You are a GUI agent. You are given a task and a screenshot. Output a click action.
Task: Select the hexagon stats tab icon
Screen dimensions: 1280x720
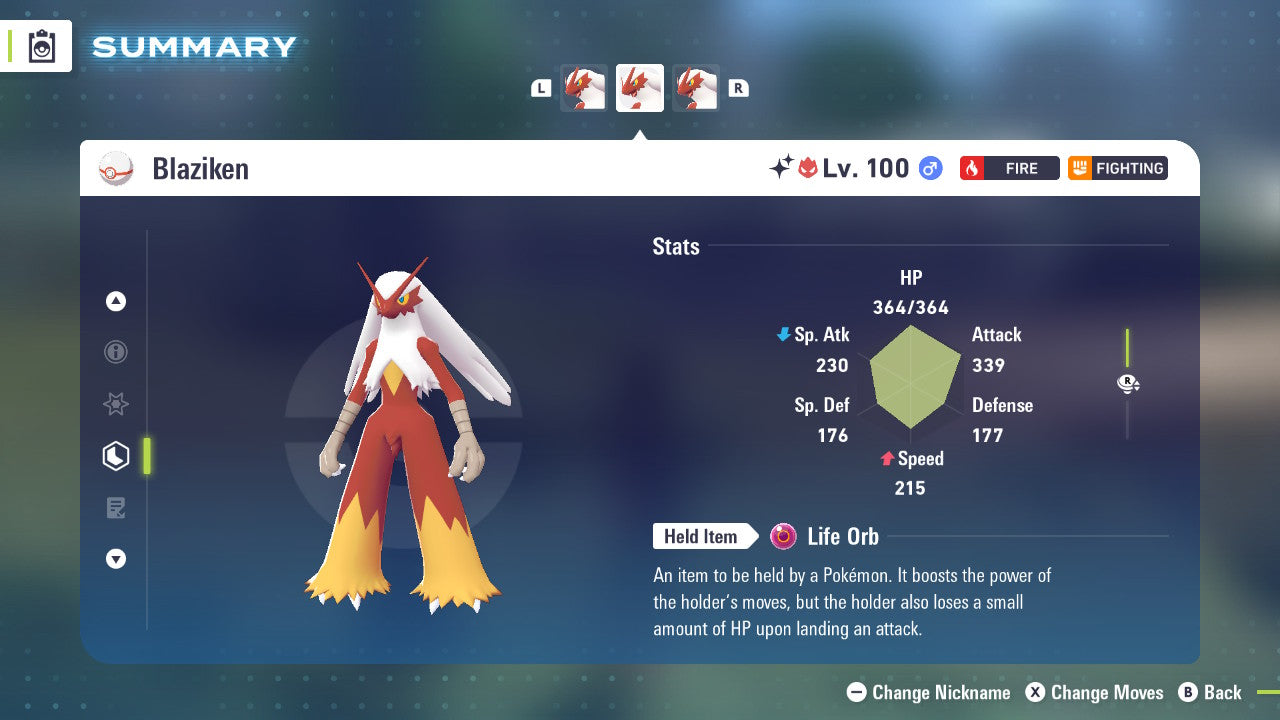point(116,456)
